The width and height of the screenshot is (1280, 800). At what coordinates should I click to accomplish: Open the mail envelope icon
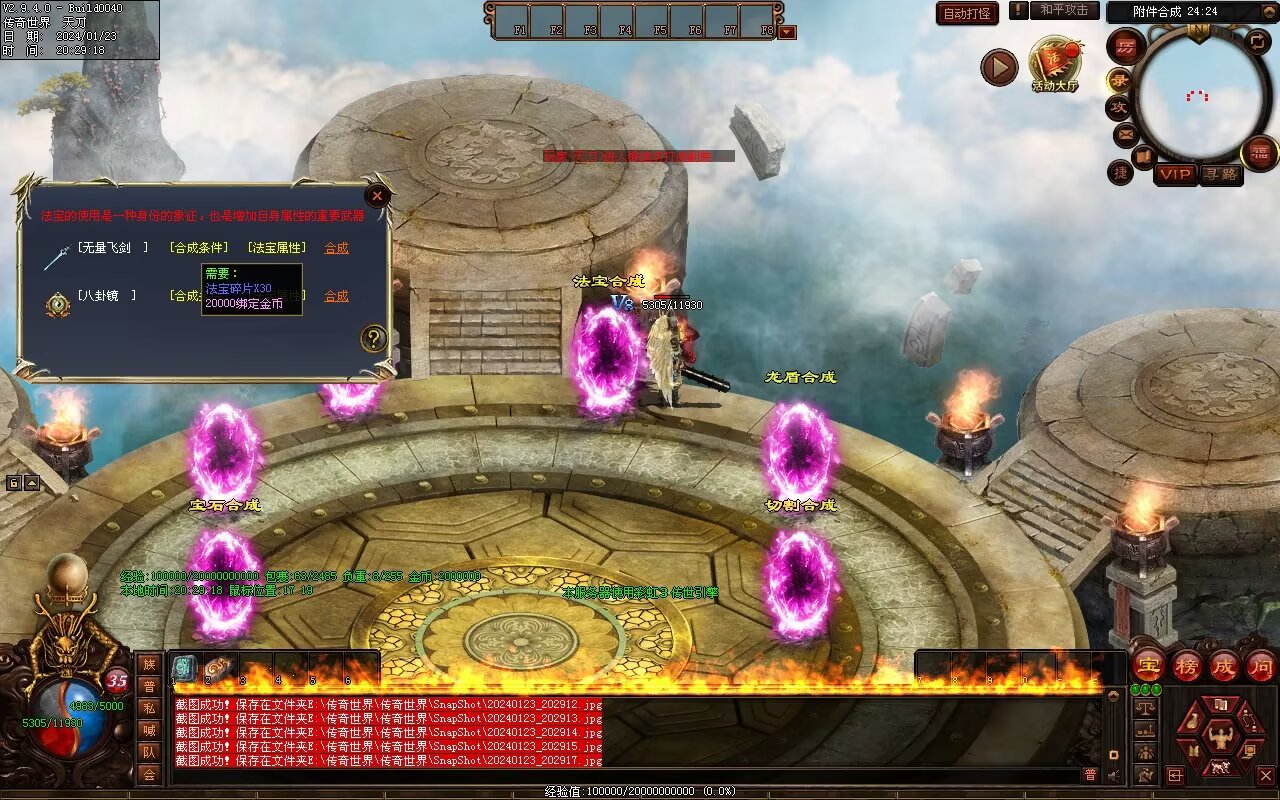[1126, 133]
